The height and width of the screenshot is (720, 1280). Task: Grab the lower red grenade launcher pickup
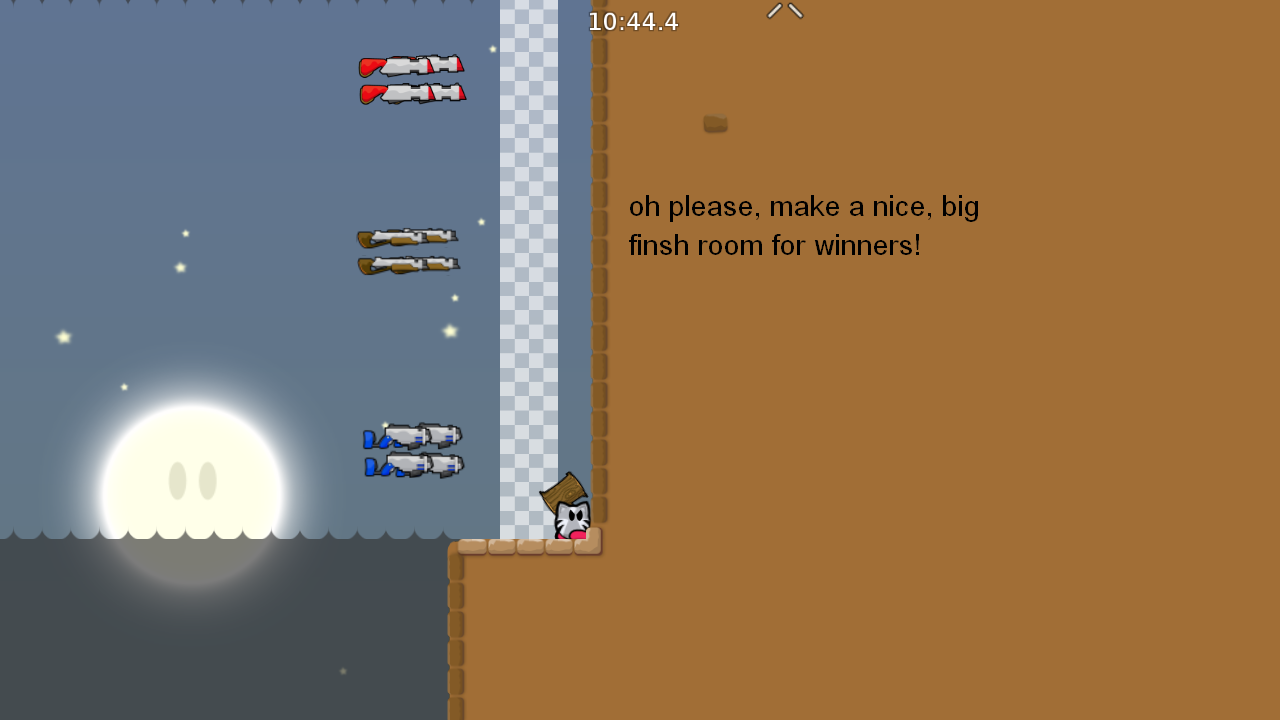412,93
